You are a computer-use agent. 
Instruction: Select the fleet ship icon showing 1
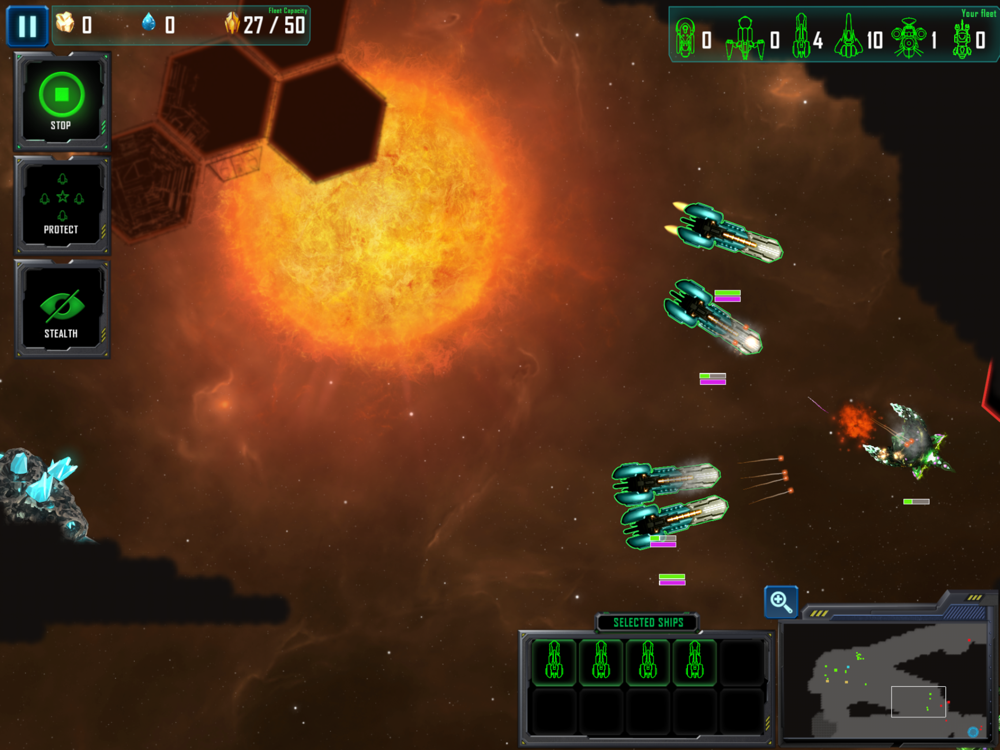[x=907, y=38]
